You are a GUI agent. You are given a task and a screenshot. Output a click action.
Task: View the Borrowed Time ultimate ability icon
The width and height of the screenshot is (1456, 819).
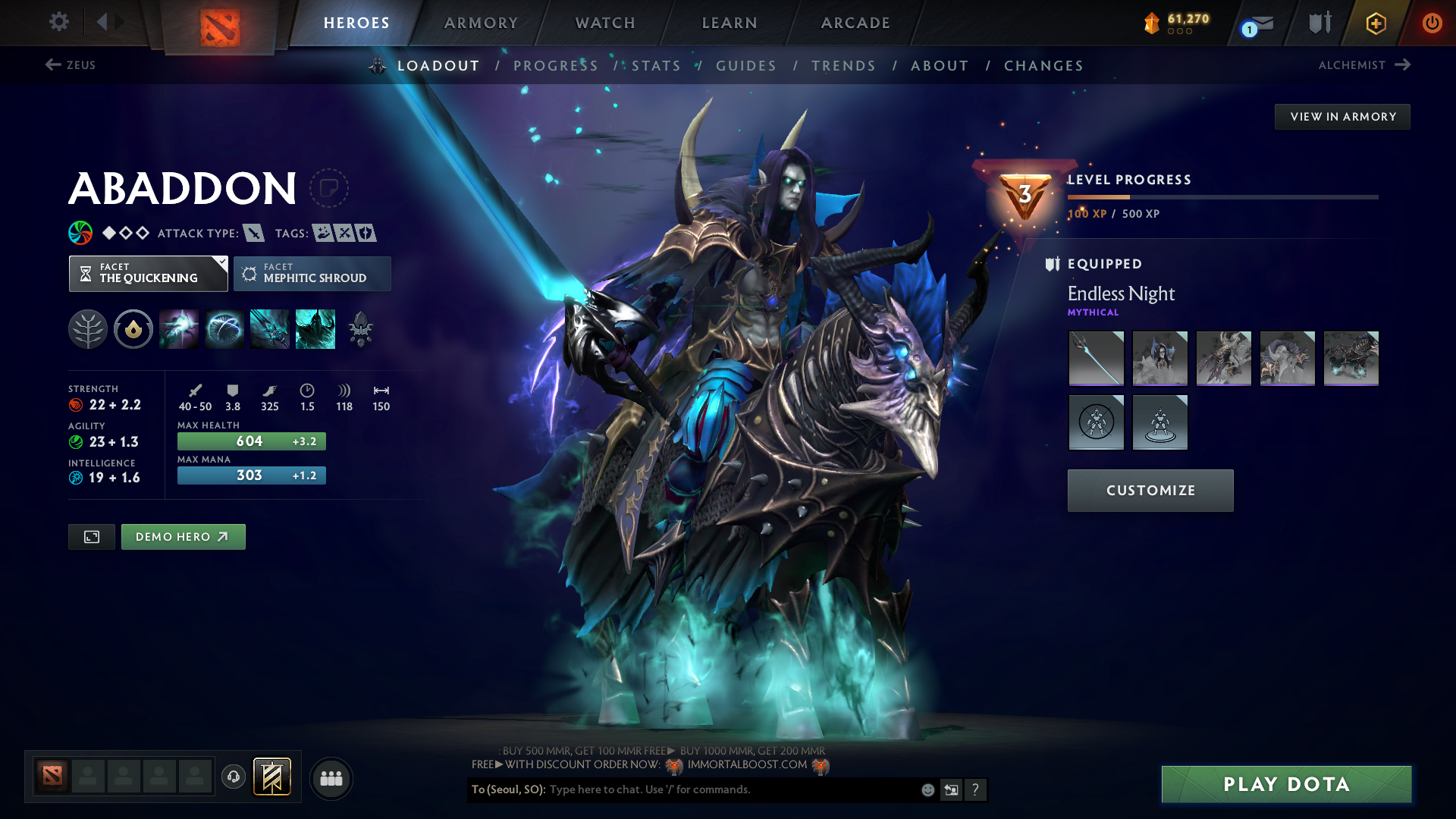(x=315, y=329)
